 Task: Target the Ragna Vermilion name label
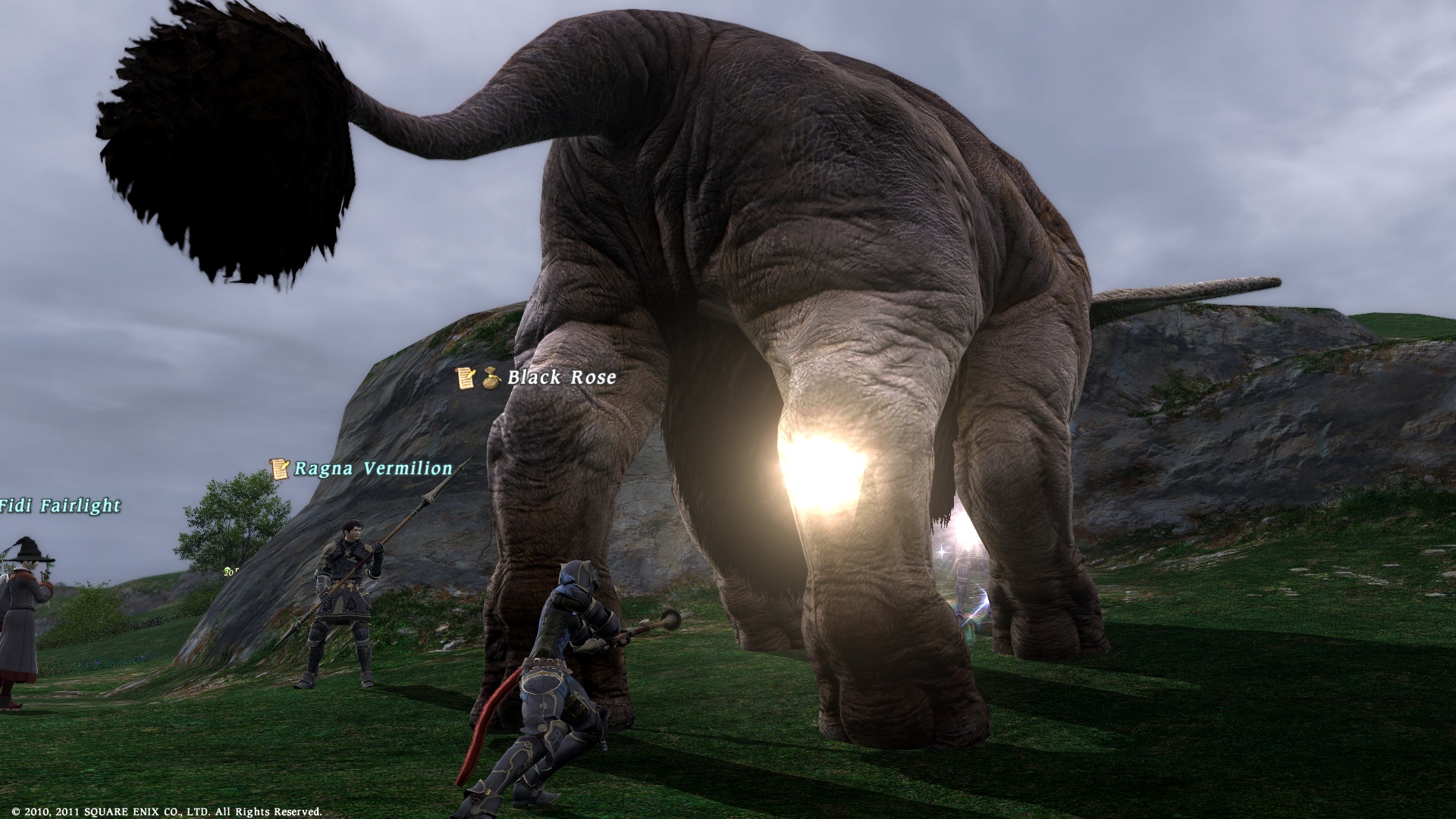coord(372,469)
